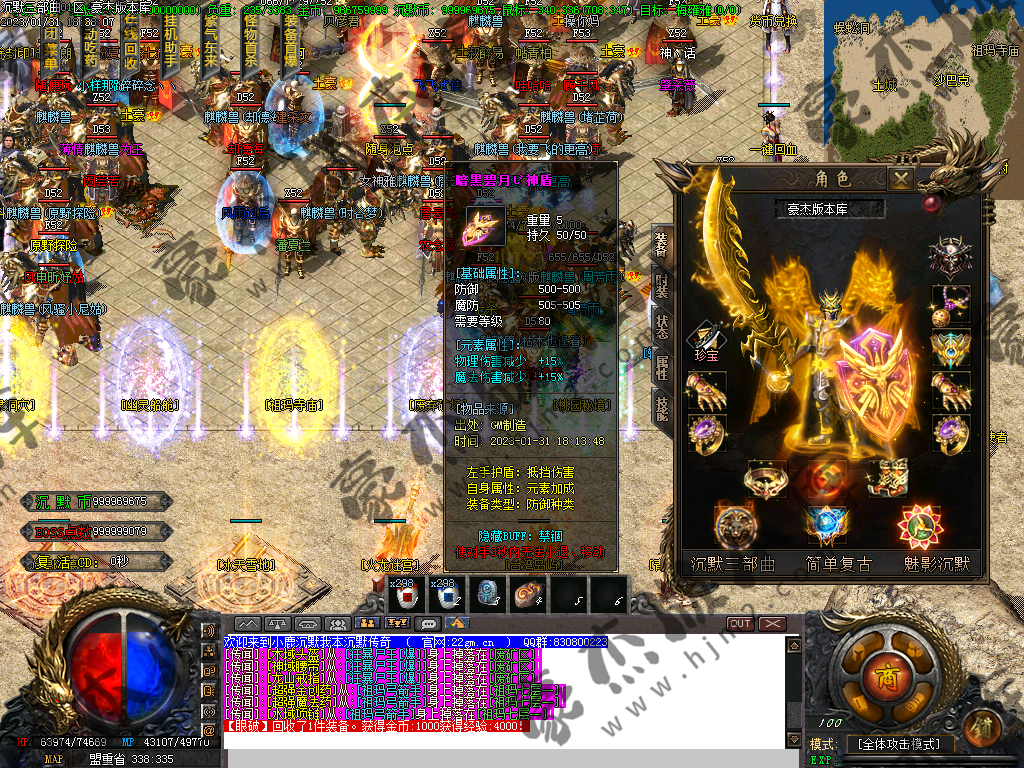Choose the lion medallion equipment slot
The image size is (1024, 768).
(735, 524)
